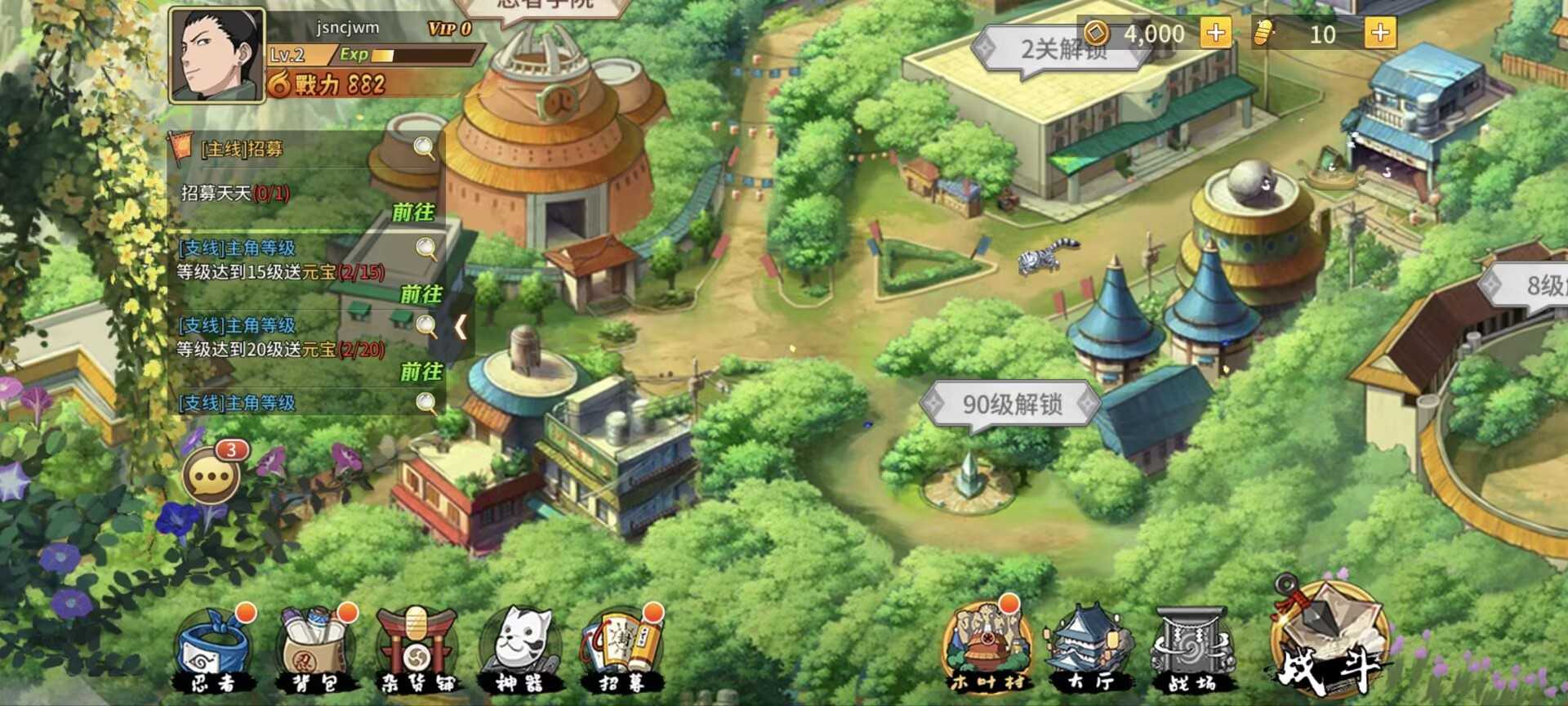1568x706 pixels.
Task: Inspect the [主线]招募 quest magnifier
Action: 424,148
